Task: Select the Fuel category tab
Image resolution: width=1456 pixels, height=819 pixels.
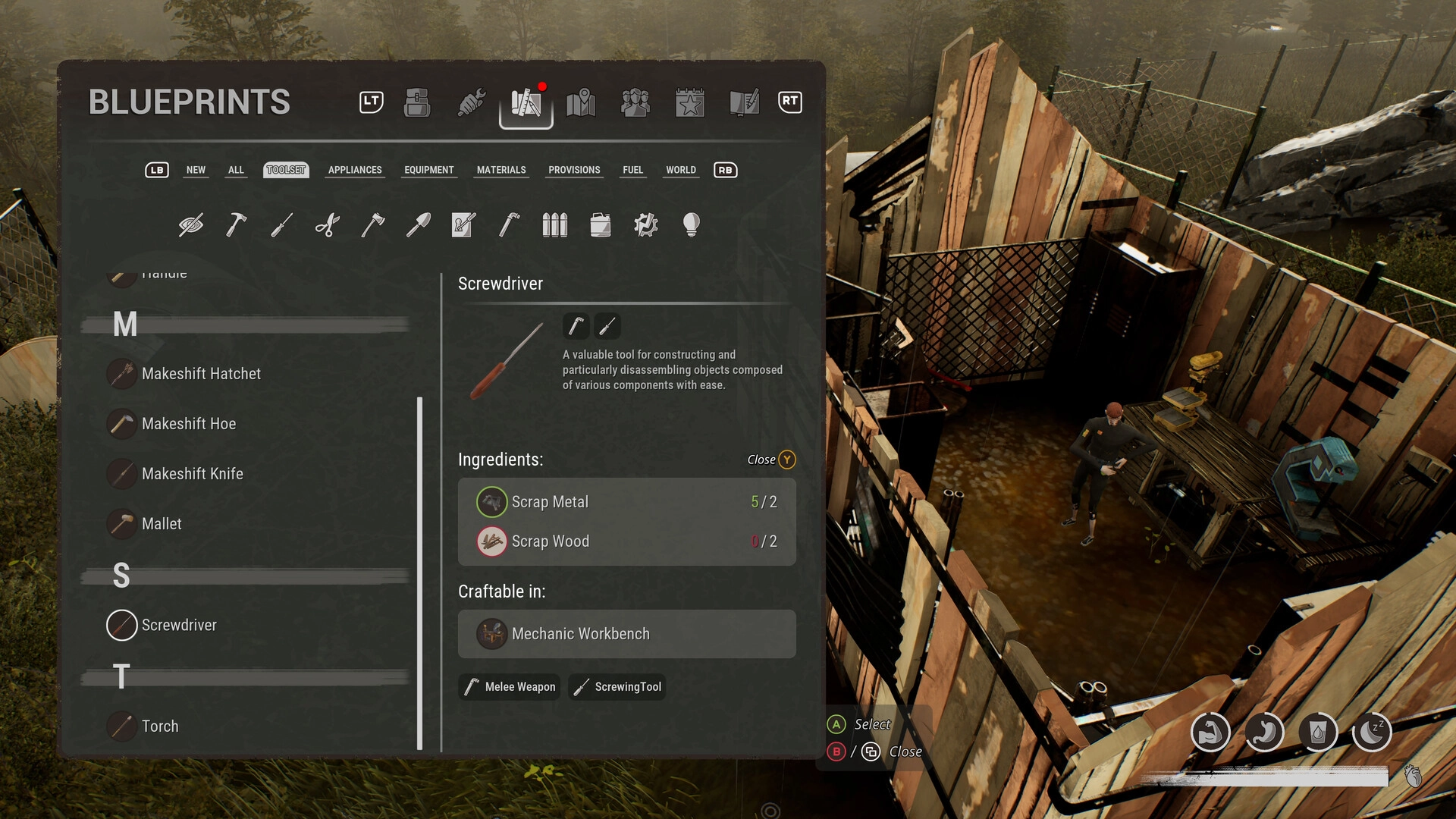Action: (x=632, y=170)
